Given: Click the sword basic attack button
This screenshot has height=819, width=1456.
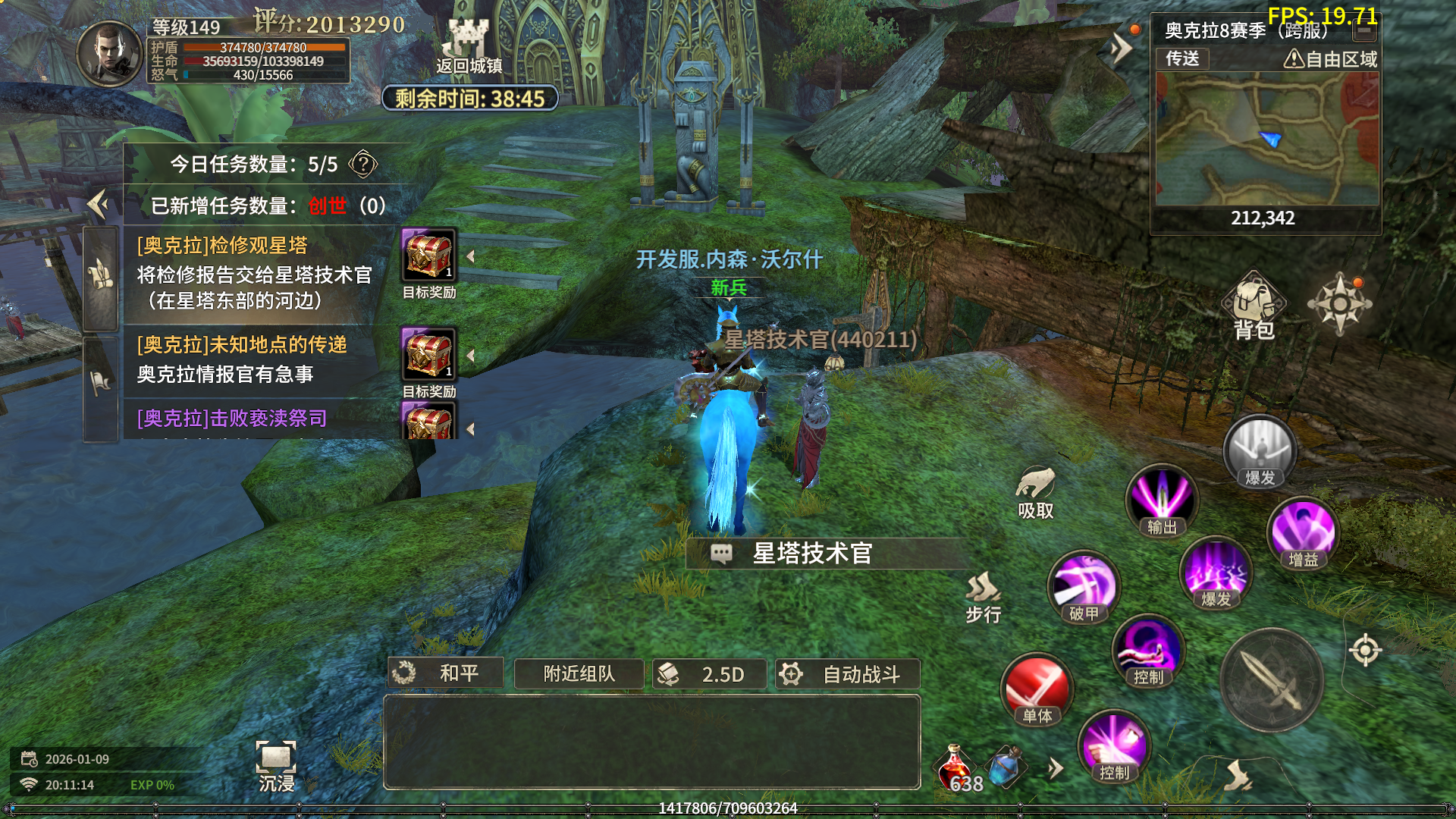Looking at the screenshot, I should pyautogui.click(x=1272, y=679).
